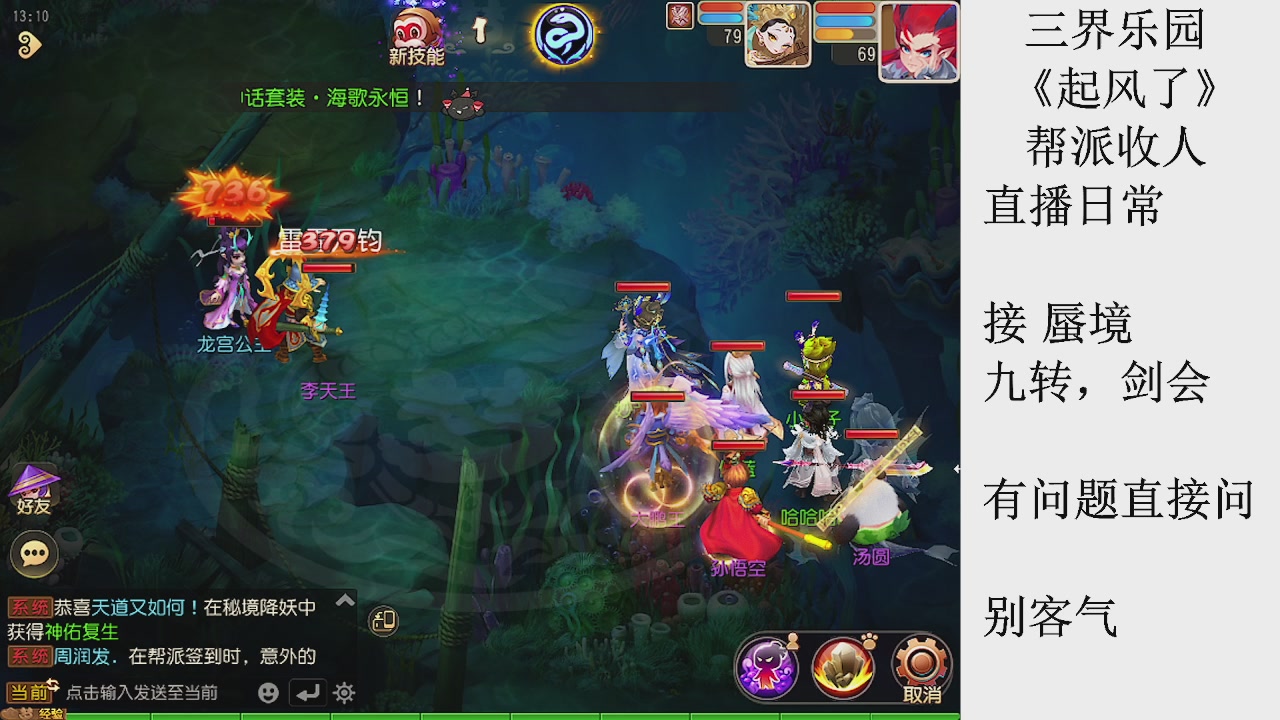Image resolution: width=1280 pixels, height=720 pixels.
Task: Open chat settings with the gear icon
Action: click(x=344, y=691)
